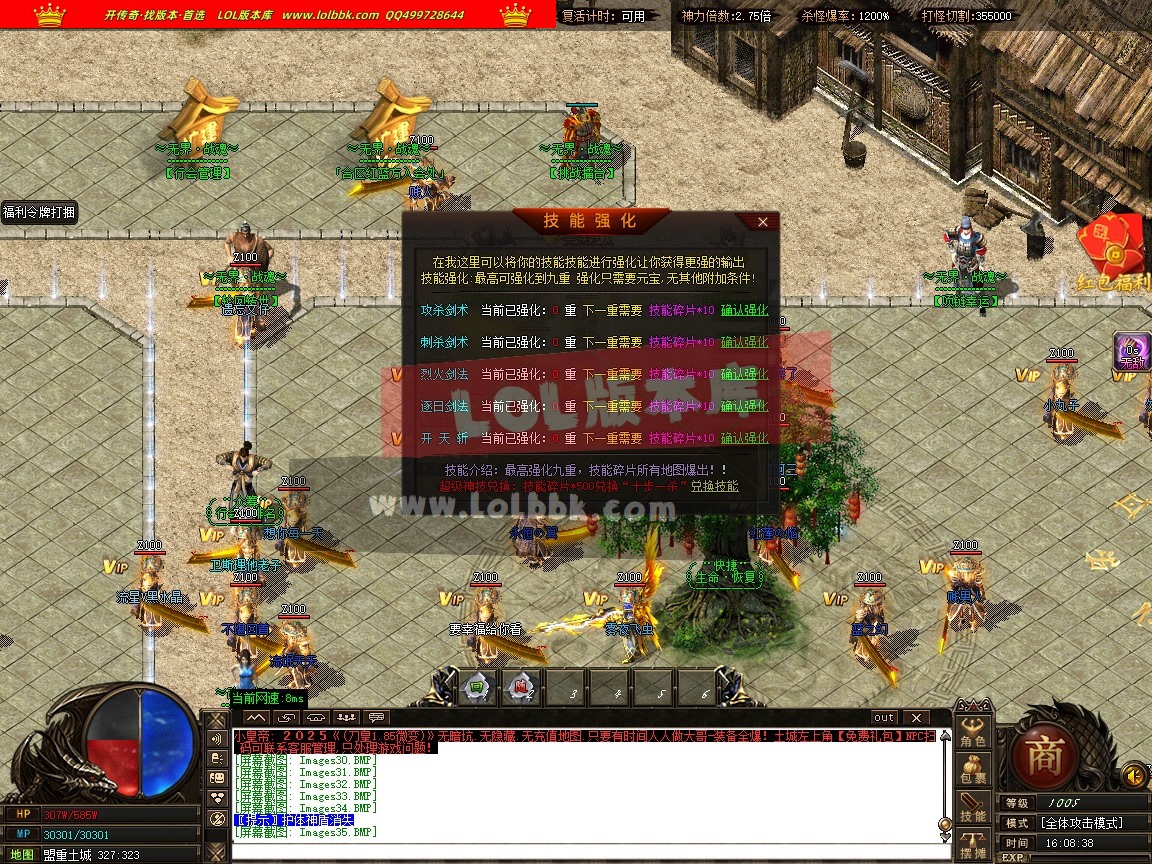
Task: Close the 技能强化 skill enhancement window
Action: tap(763, 222)
